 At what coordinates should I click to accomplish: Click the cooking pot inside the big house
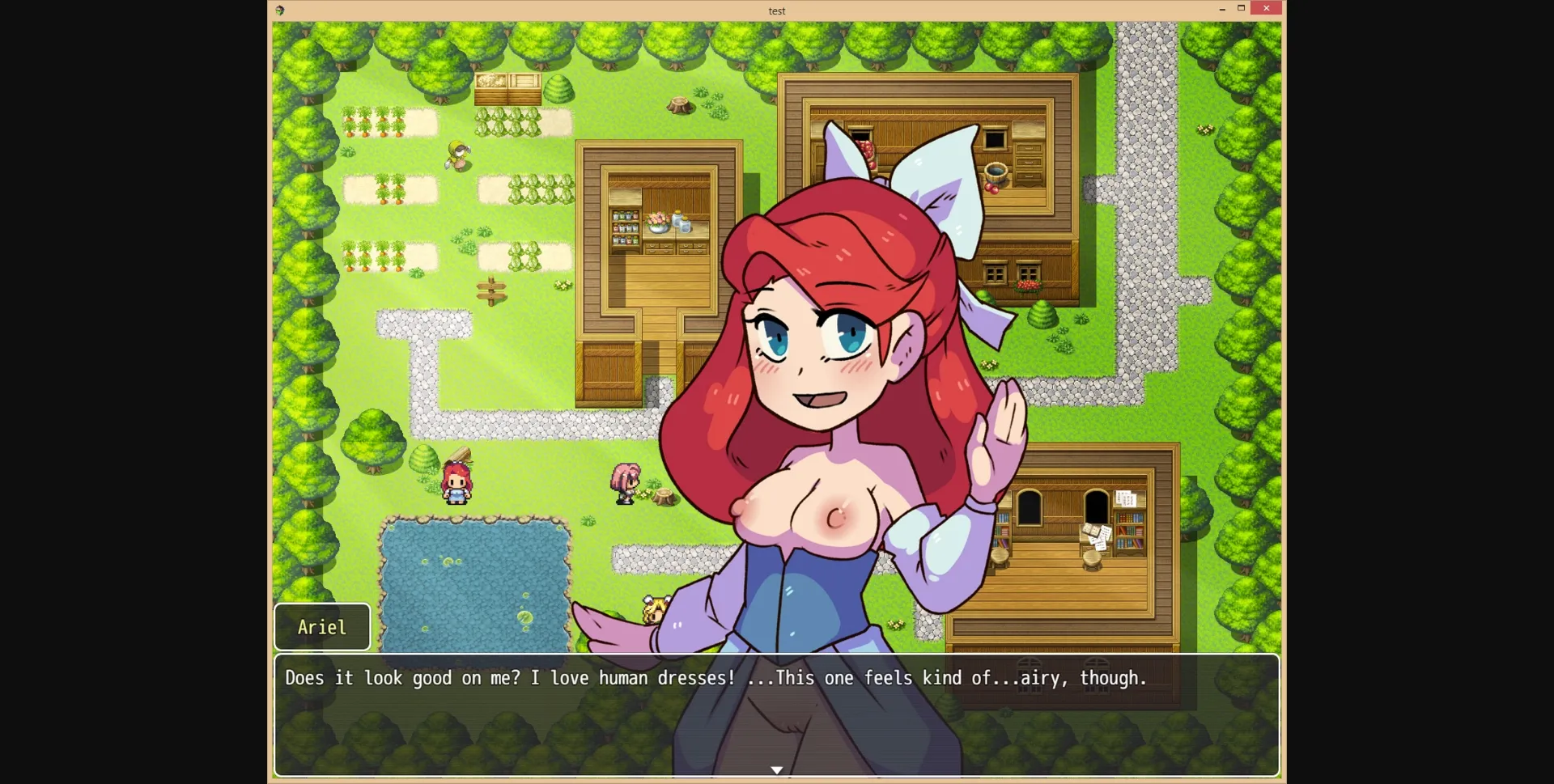(x=997, y=171)
